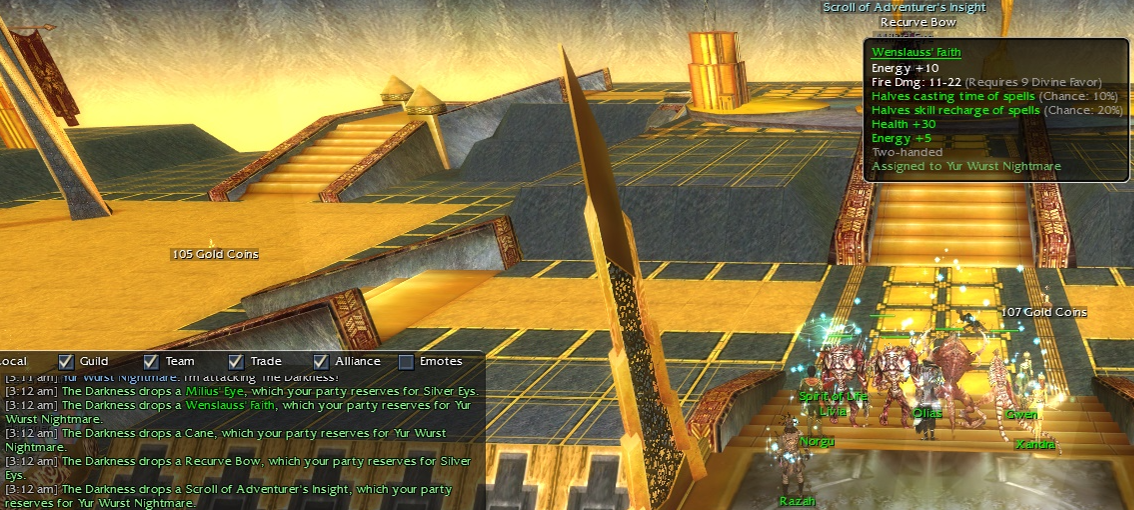Uncheck the Trade chat channel
The image size is (1134, 510).
[237, 361]
